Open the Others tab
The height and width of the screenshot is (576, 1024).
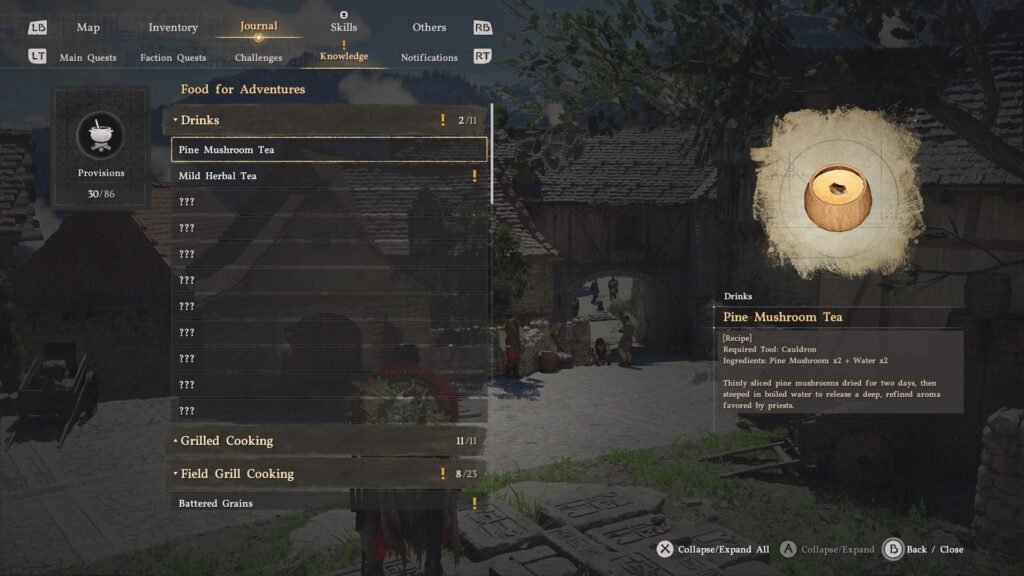point(429,27)
